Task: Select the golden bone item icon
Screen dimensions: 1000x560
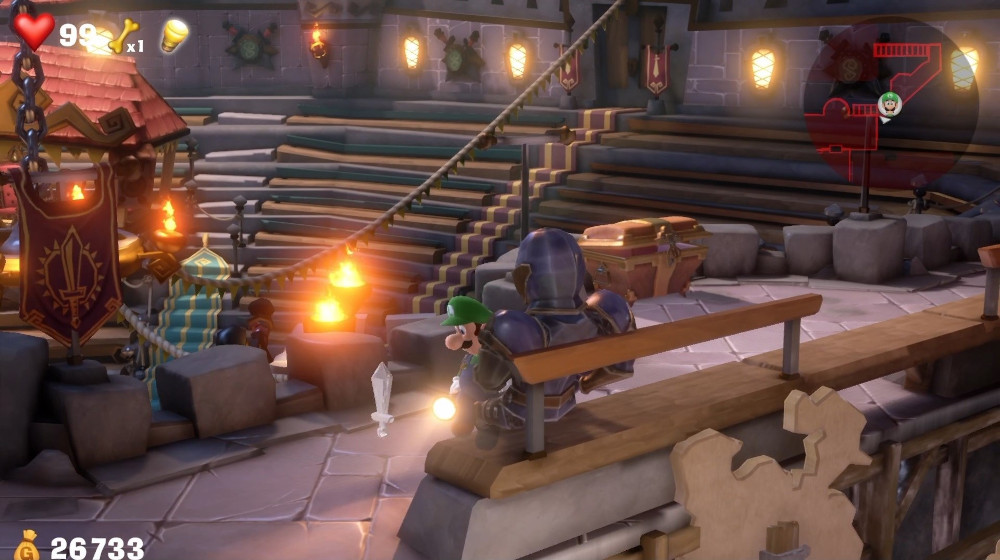Action: click(123, 36)
